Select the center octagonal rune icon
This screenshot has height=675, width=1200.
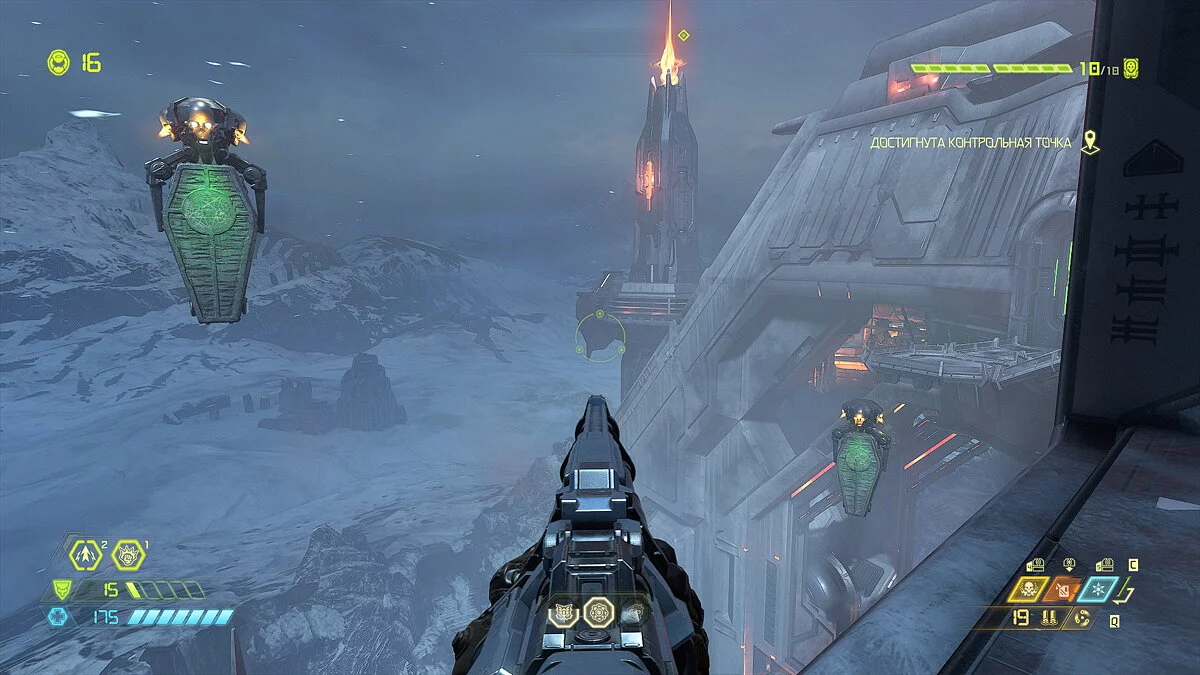[598, 611]
